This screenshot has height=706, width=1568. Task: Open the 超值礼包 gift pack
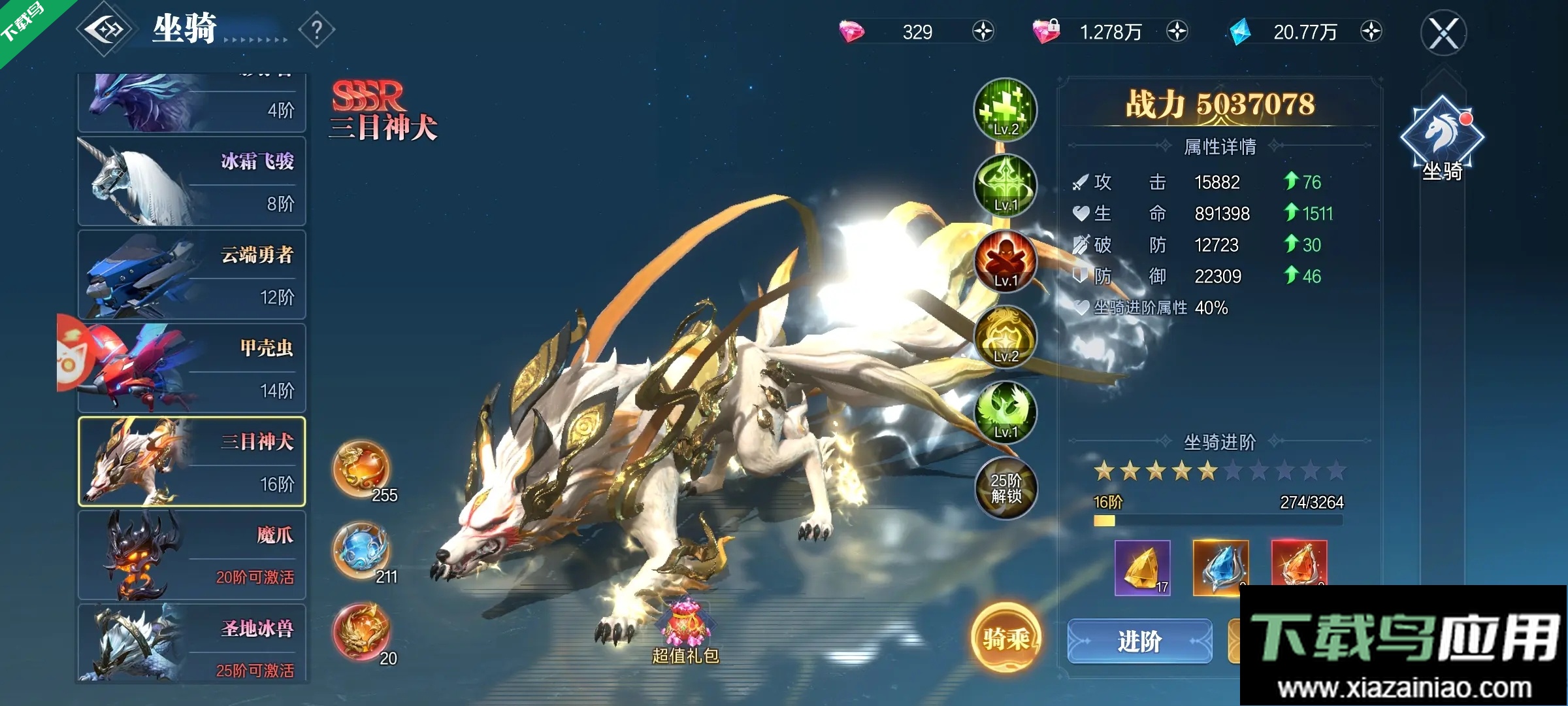(x=685, y=631)
